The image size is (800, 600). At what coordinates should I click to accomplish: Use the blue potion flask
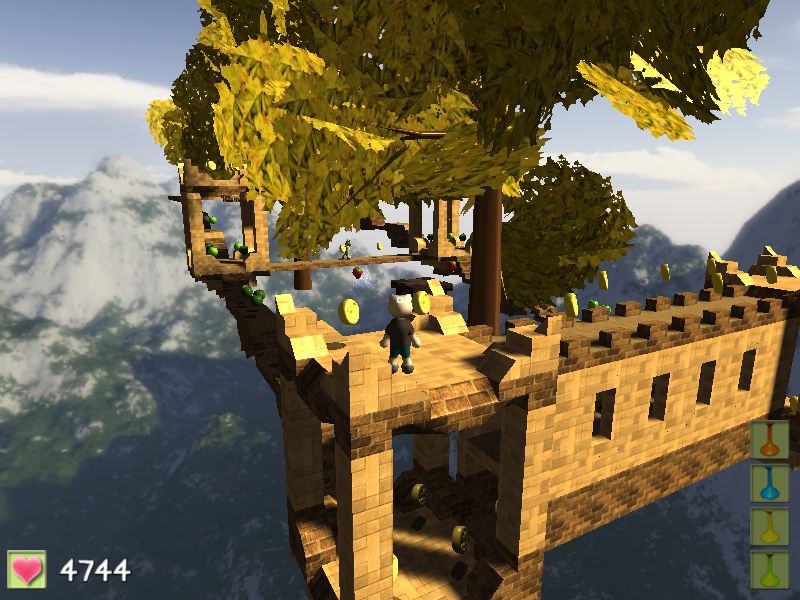click(x=770, y=483)
